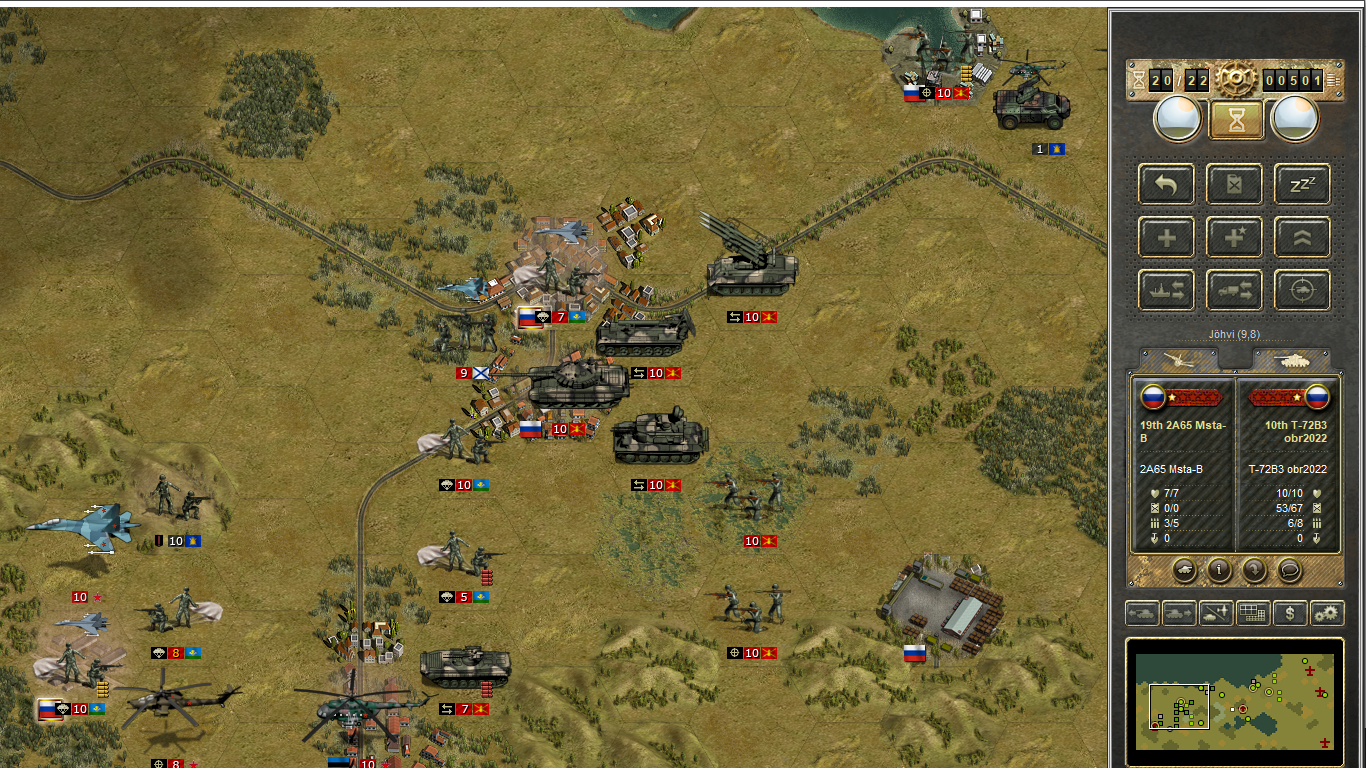
Task: Open the gears settings menu
Action: (1327, 613)
